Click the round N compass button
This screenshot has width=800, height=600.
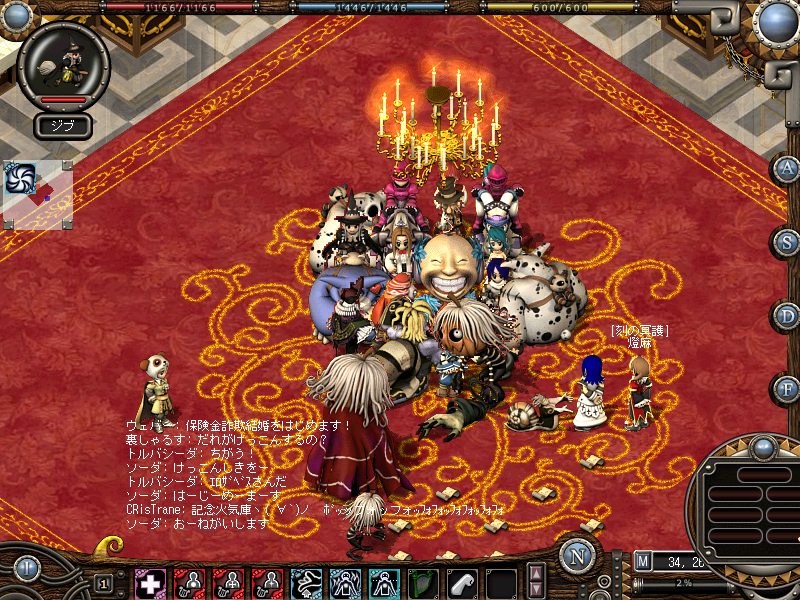(577, 557)
